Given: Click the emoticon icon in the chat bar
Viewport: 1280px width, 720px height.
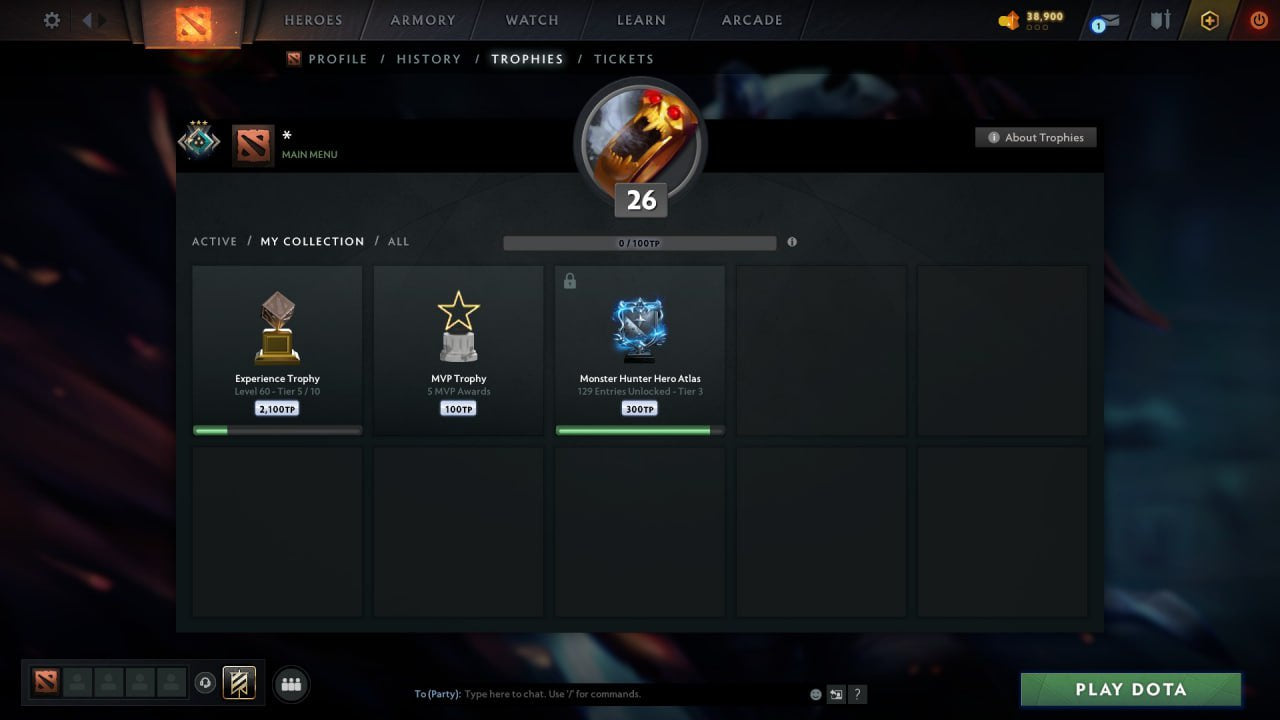Looking at the screenshot, I should 814,693.
